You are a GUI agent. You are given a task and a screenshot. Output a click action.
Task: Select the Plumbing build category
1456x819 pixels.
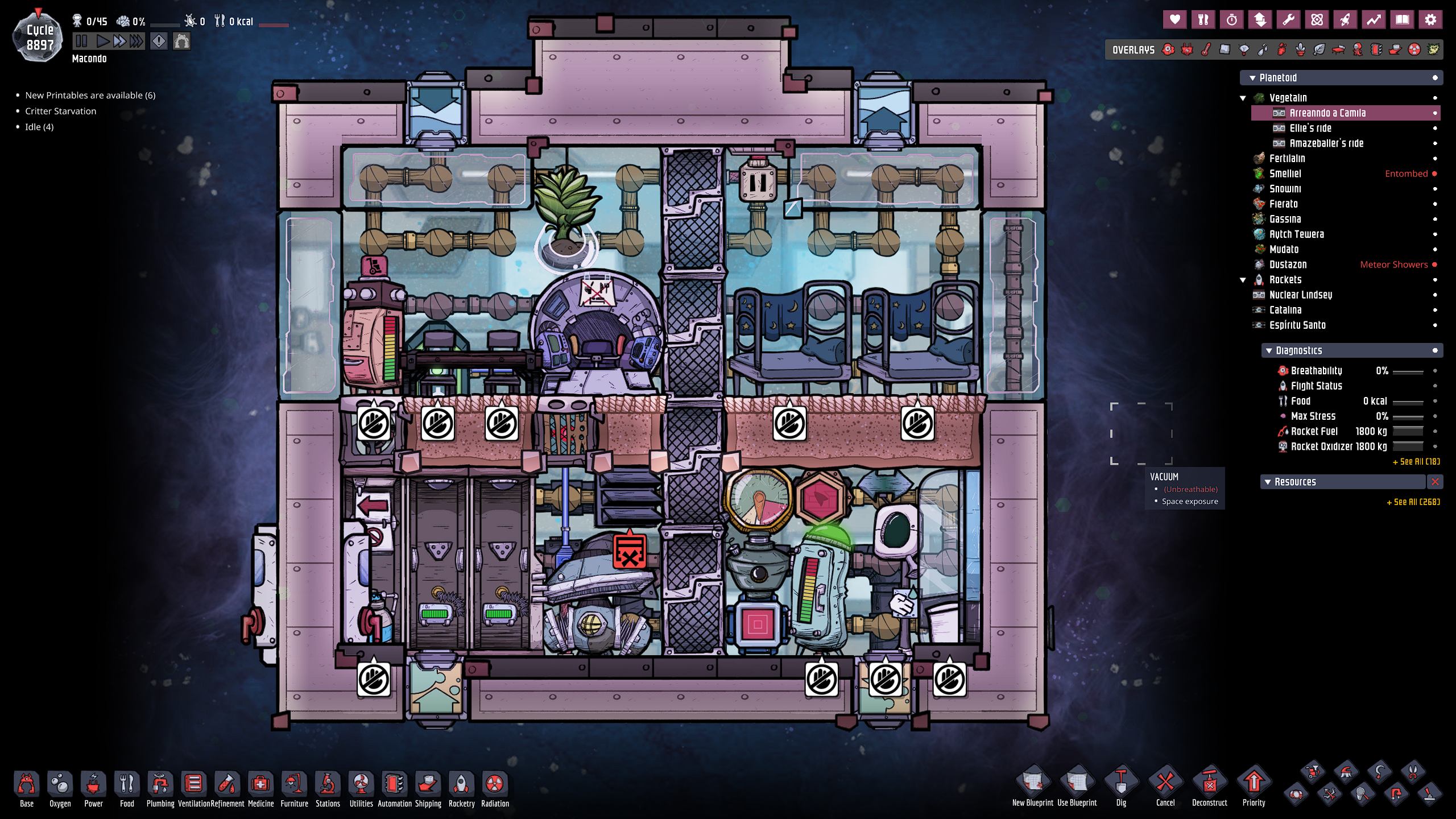tap(160, 788)
